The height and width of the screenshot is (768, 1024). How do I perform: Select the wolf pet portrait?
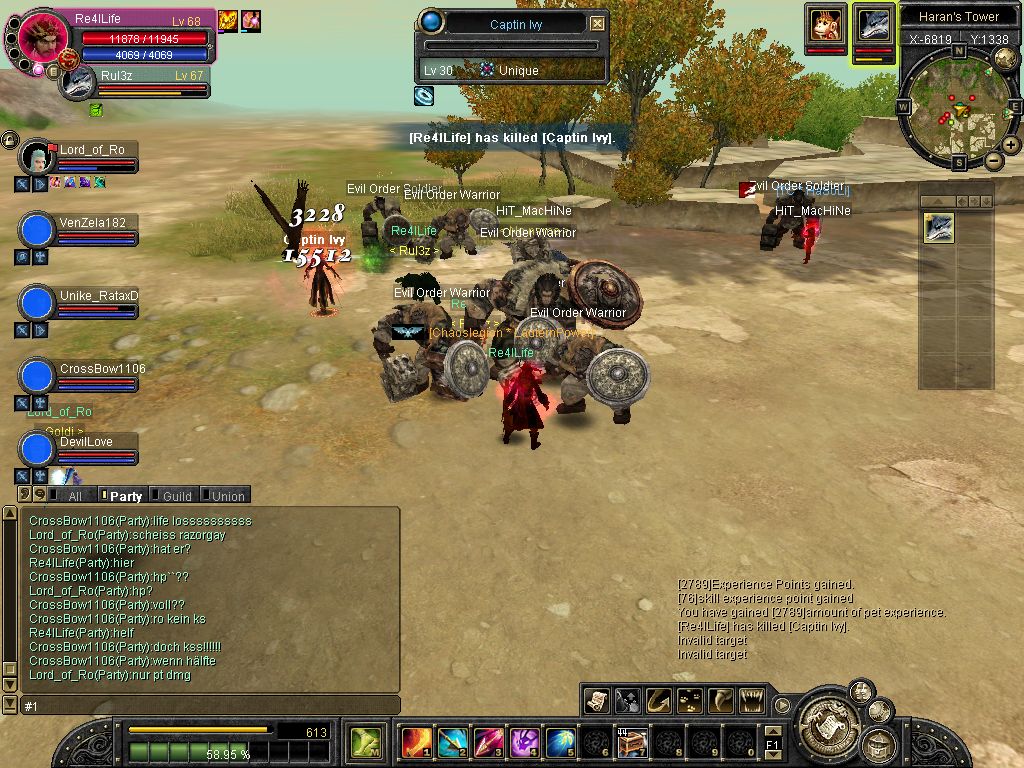(873, 26)
